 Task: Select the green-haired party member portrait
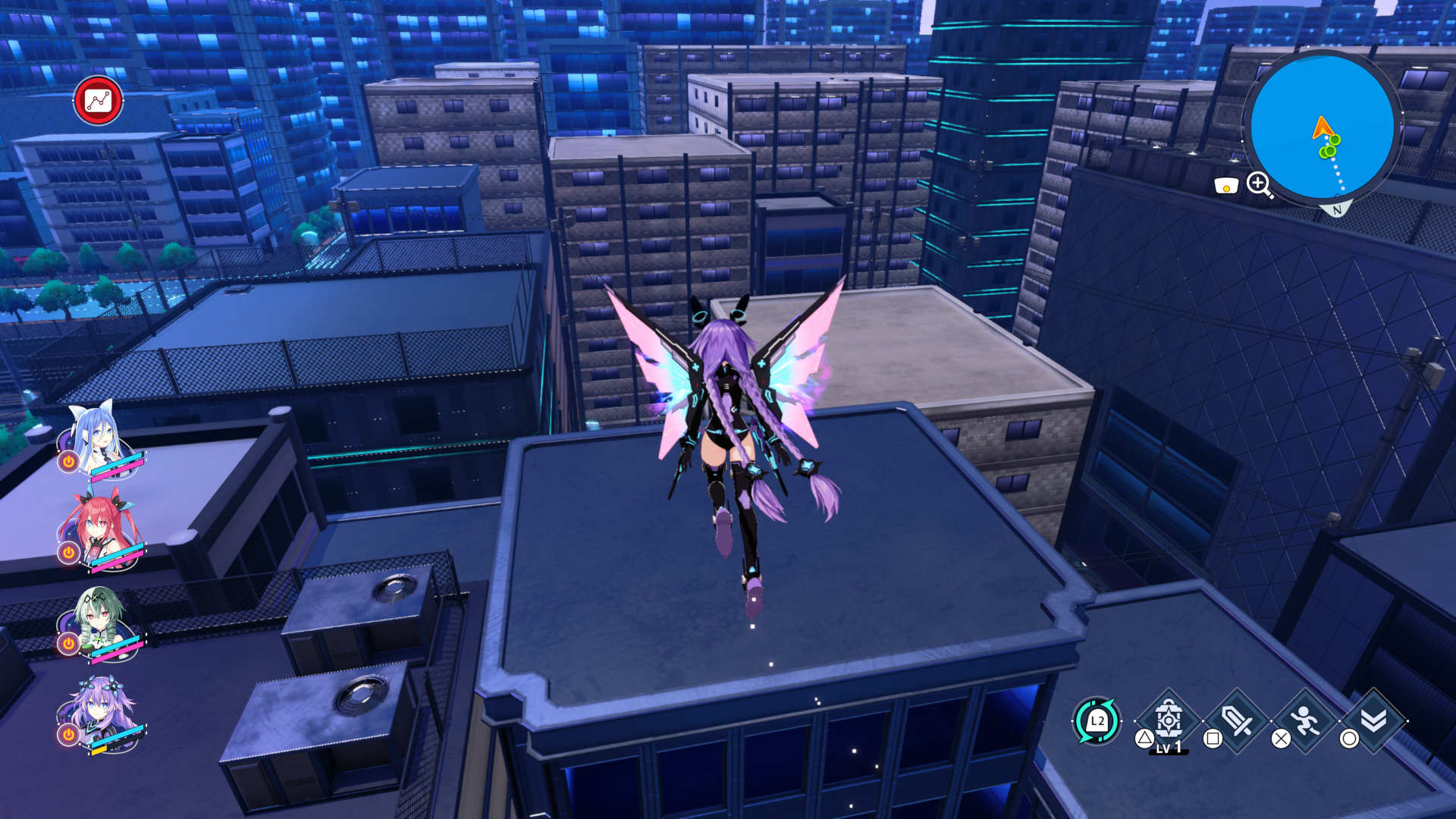(99, 618)
